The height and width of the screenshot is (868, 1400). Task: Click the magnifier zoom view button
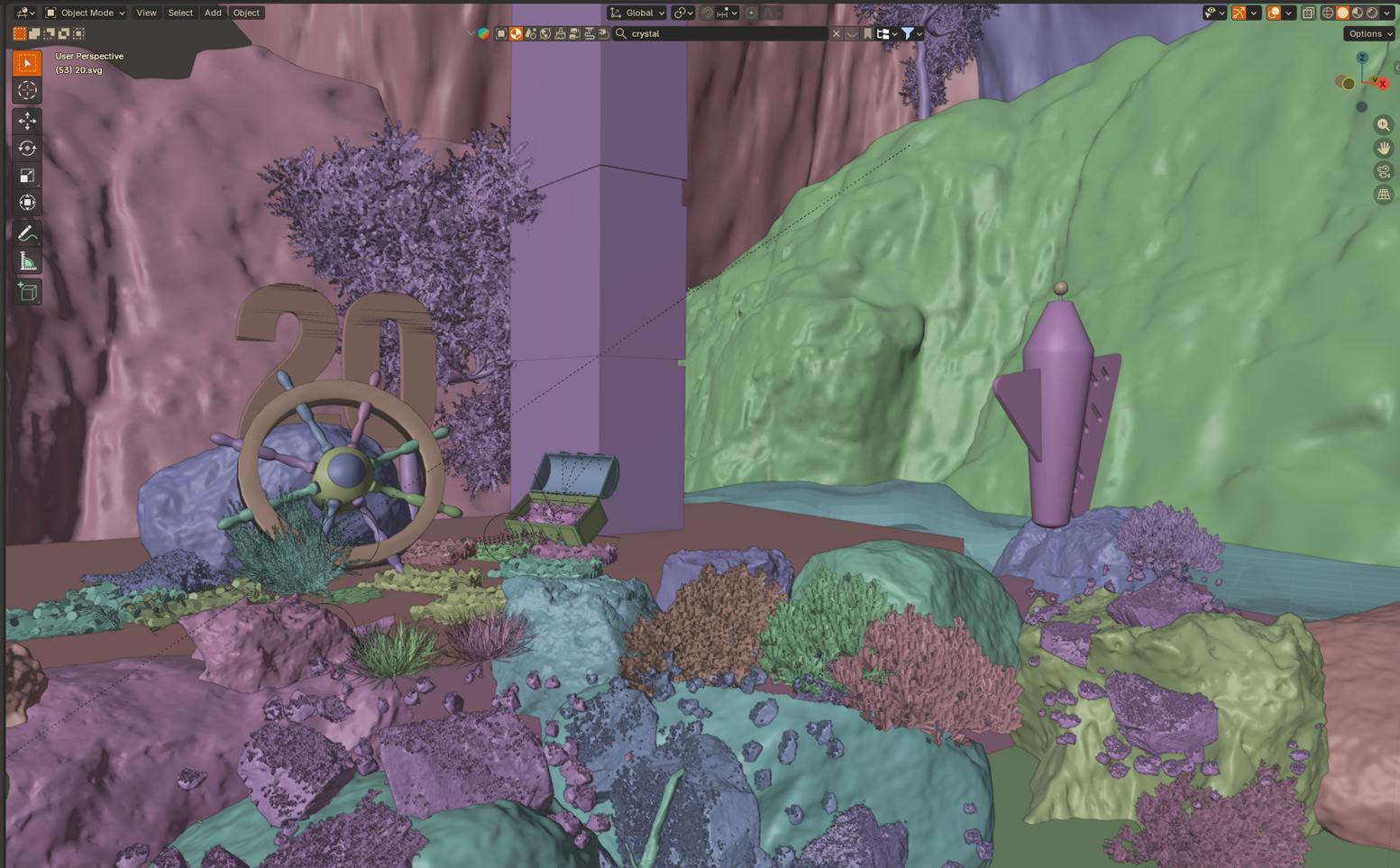pos(1383,124)
